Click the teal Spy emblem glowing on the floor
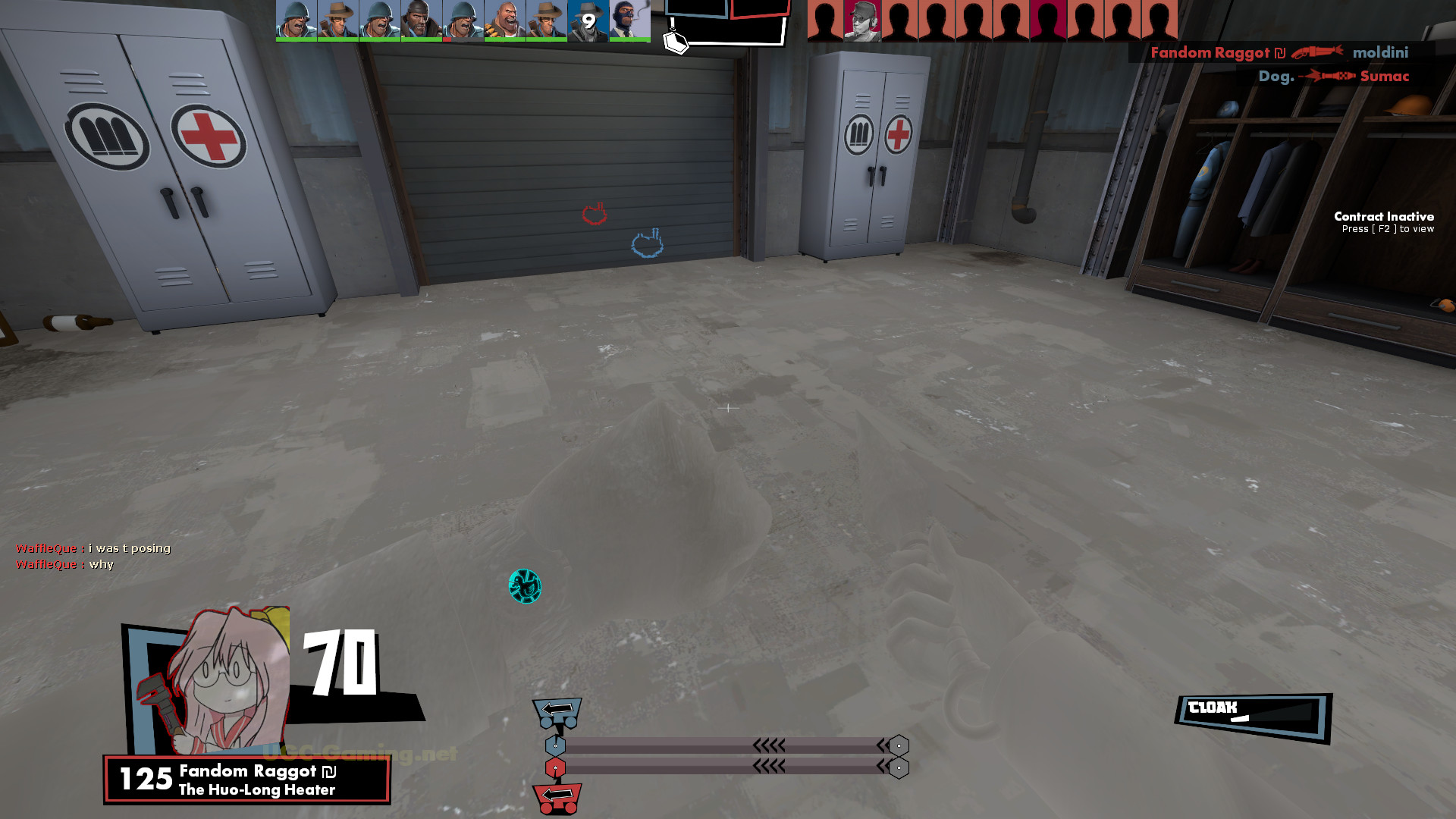The width and height of the screenshot is (1456, 819). tap(526, 585)
